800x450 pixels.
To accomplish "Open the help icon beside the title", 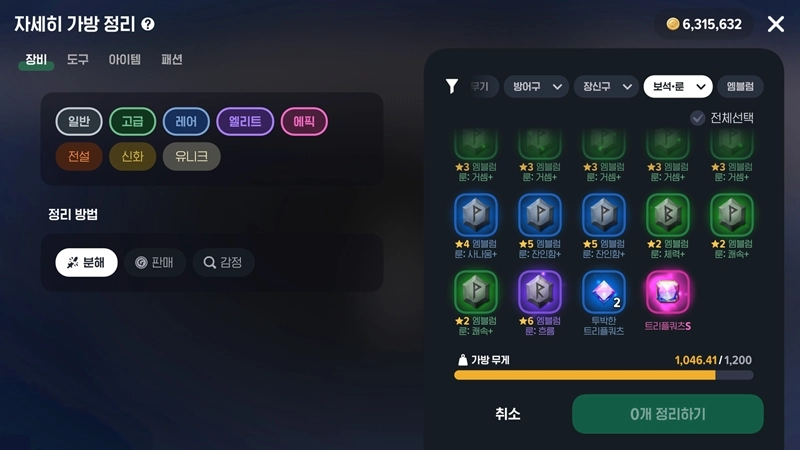I will click(148, 24).
